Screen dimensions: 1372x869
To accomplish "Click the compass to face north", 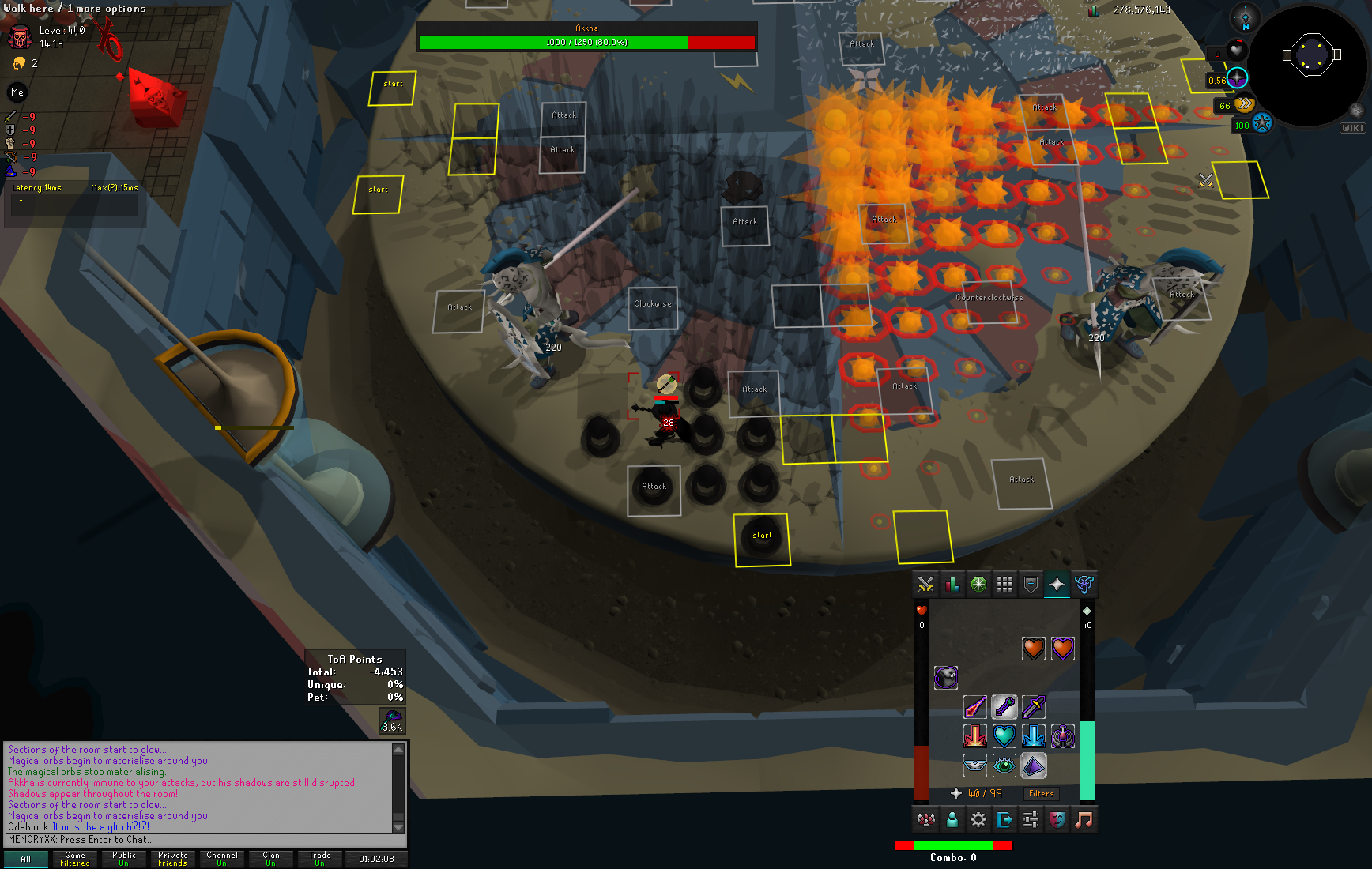I will [1246, 18].
